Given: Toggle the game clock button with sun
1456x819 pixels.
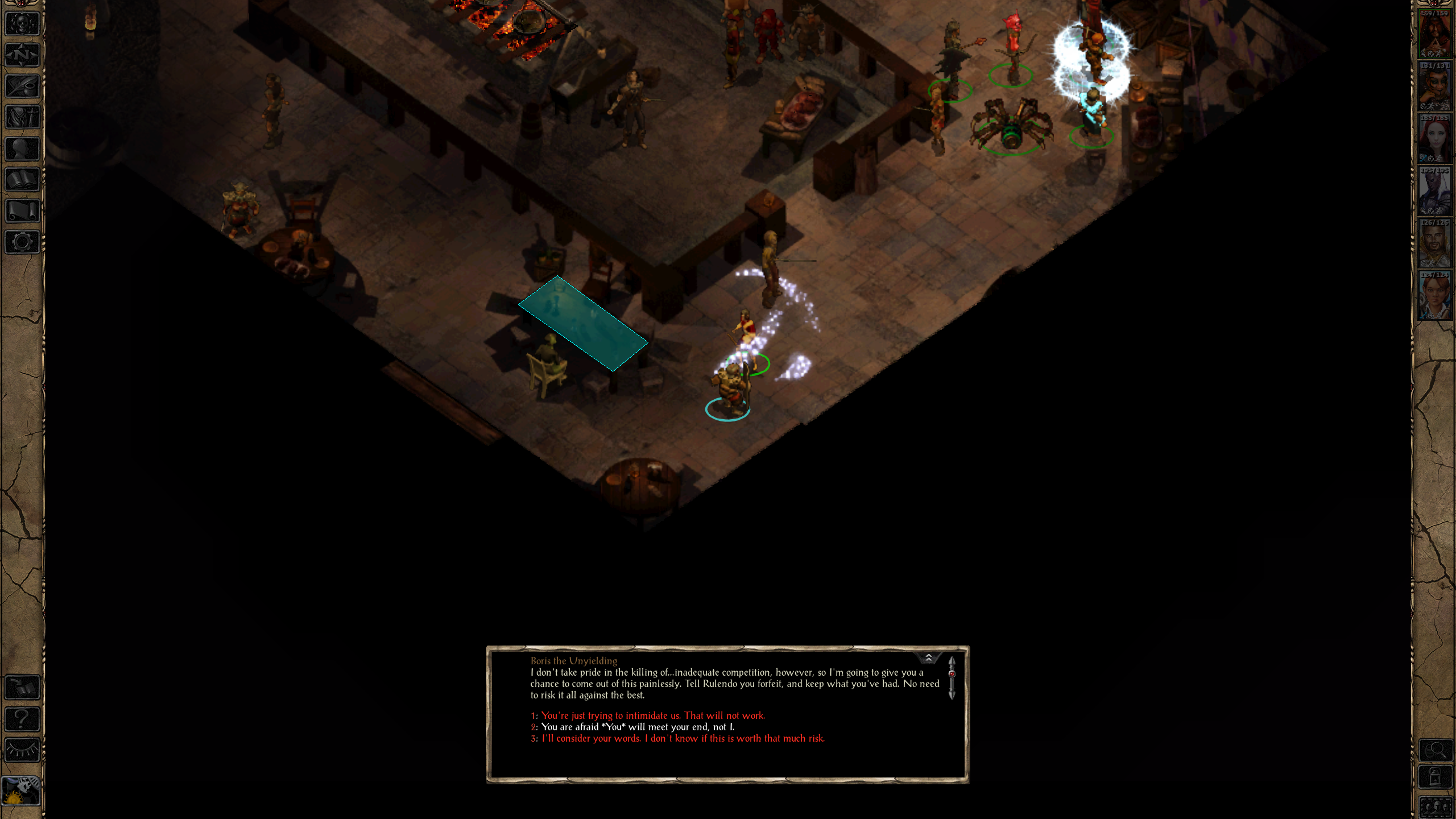Looking at the screenshot, I should 21,790.
